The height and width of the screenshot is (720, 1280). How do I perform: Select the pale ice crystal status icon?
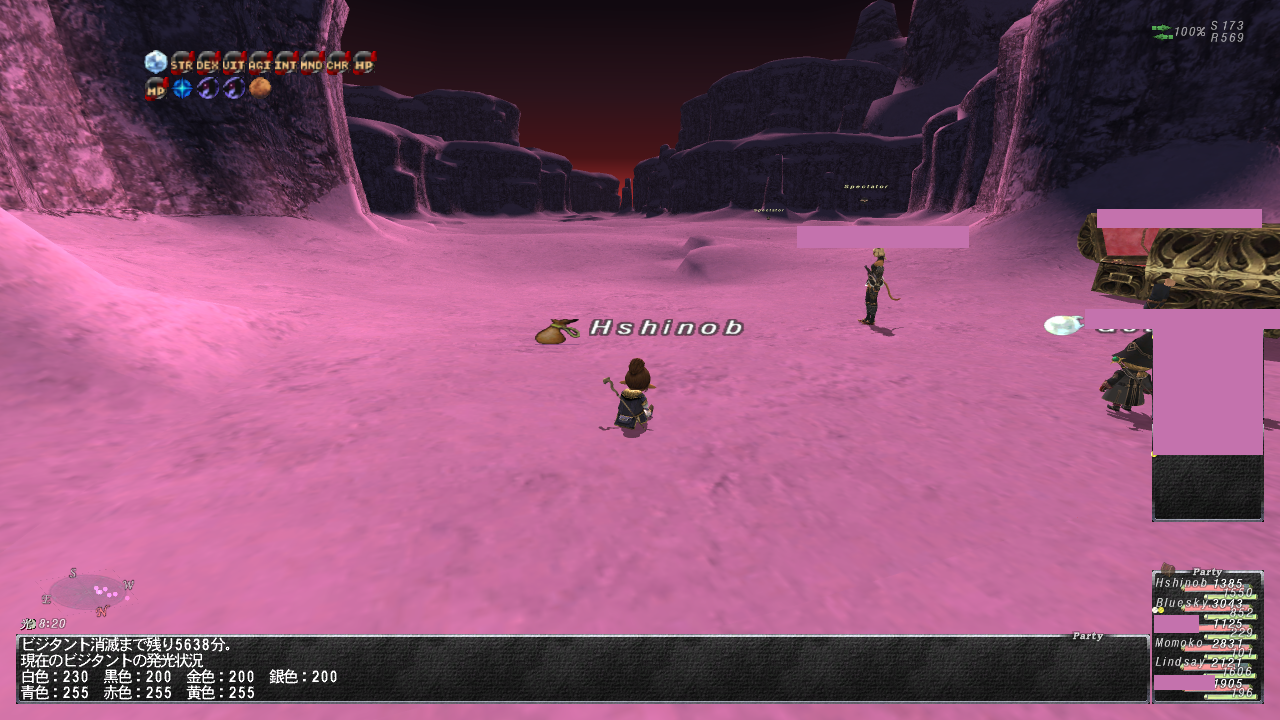(x=155, y=63)
